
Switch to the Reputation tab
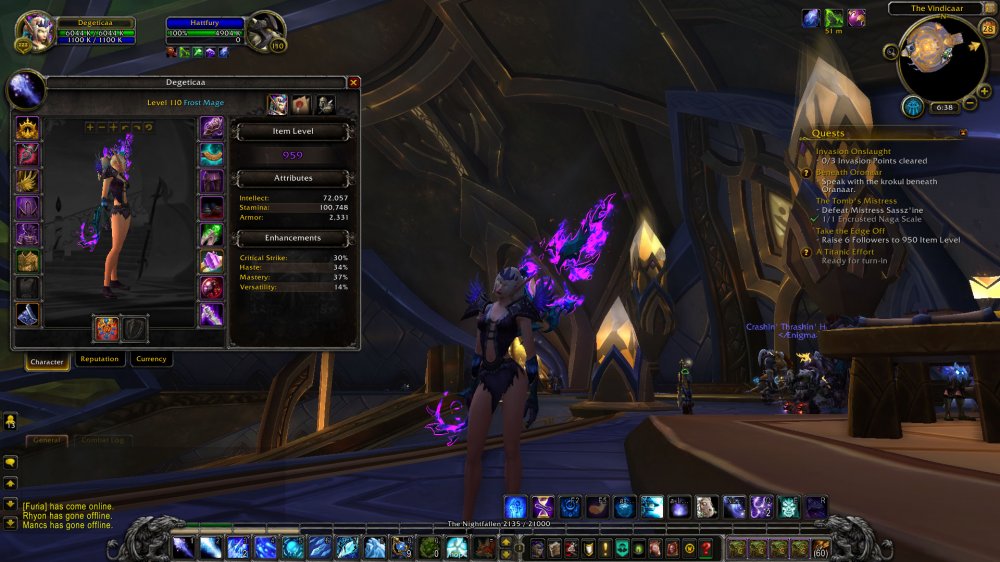tap(99, 359)
